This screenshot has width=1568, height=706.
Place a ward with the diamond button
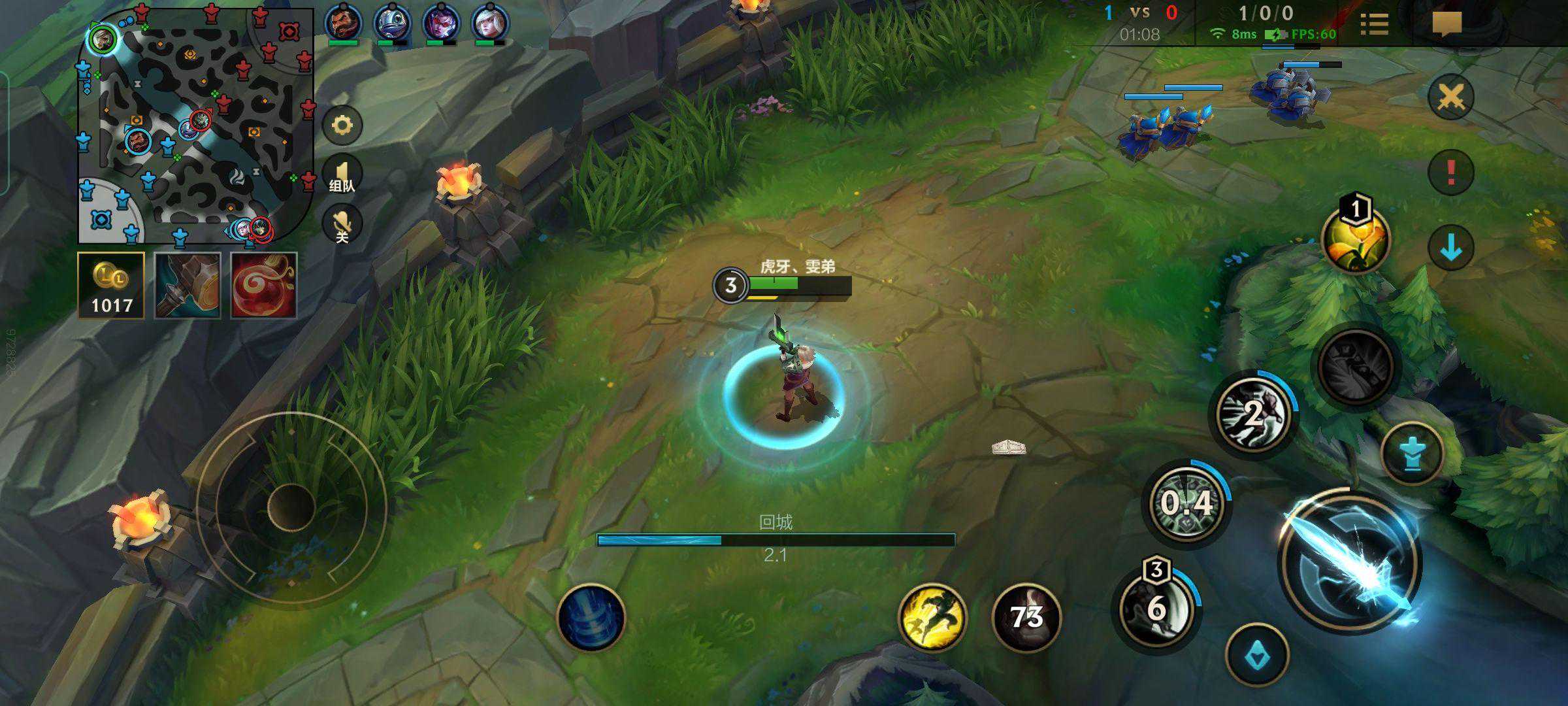click(x=1257, y=655)
